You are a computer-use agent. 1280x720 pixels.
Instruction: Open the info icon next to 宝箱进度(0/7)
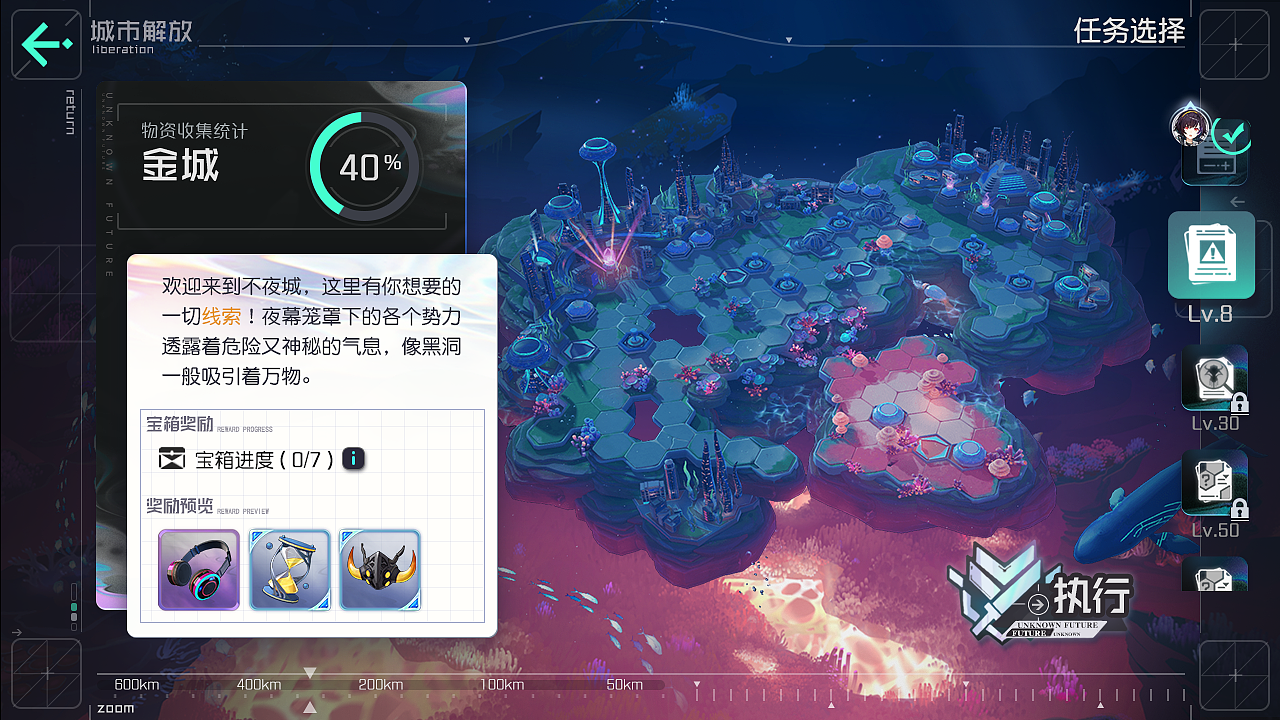[352, 458]
